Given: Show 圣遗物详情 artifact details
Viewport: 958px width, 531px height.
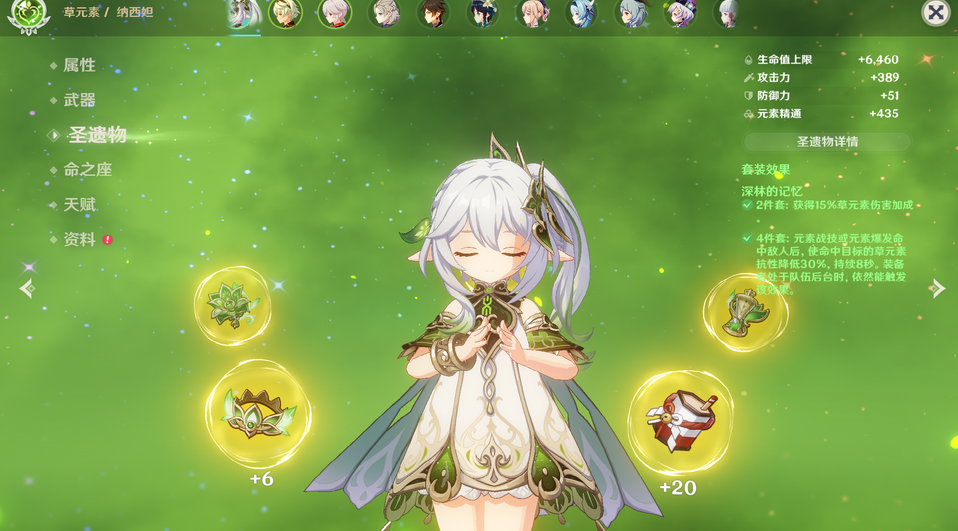Looking at the screenshot, I should pyautogui.click(x=827, y=142).
